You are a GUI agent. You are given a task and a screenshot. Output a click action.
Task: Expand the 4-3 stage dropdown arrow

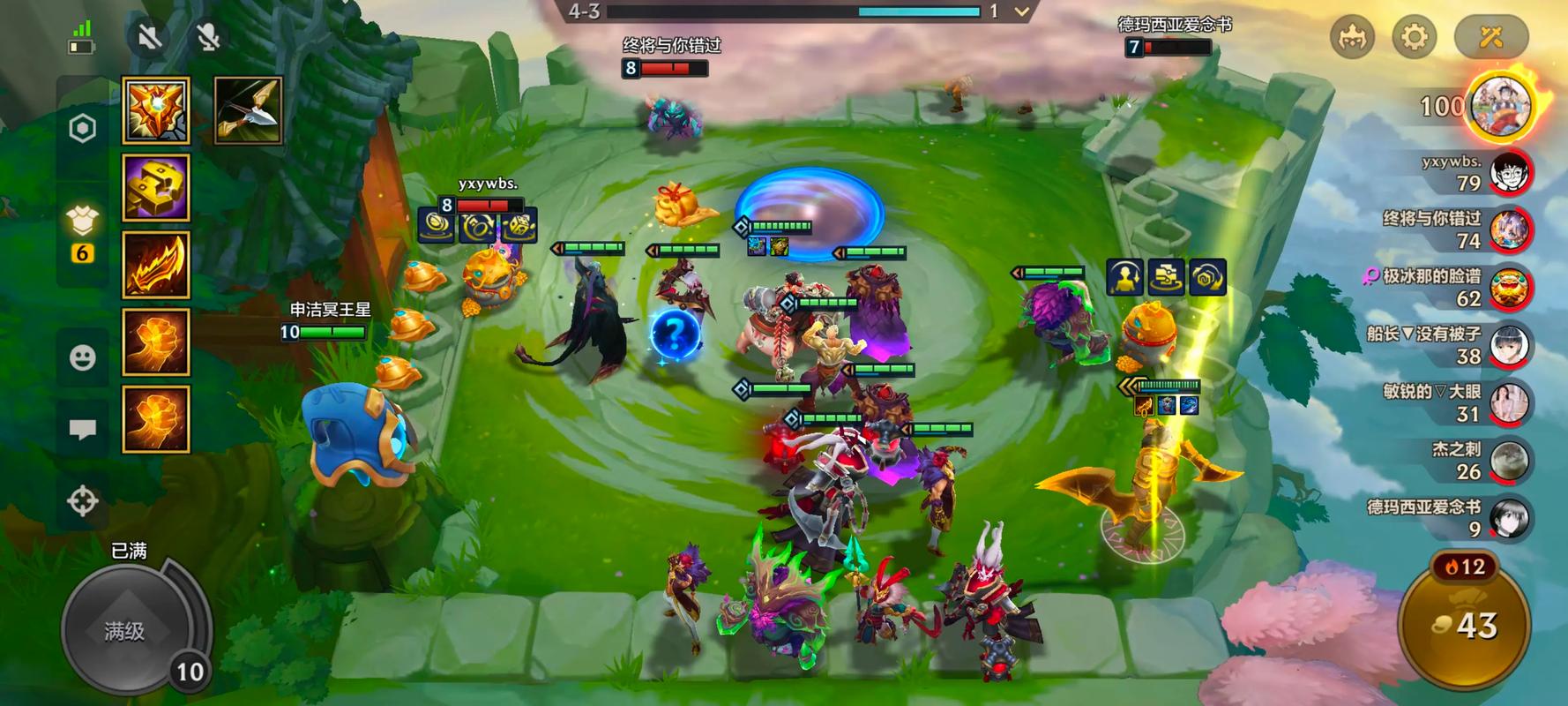(1021, 11)
